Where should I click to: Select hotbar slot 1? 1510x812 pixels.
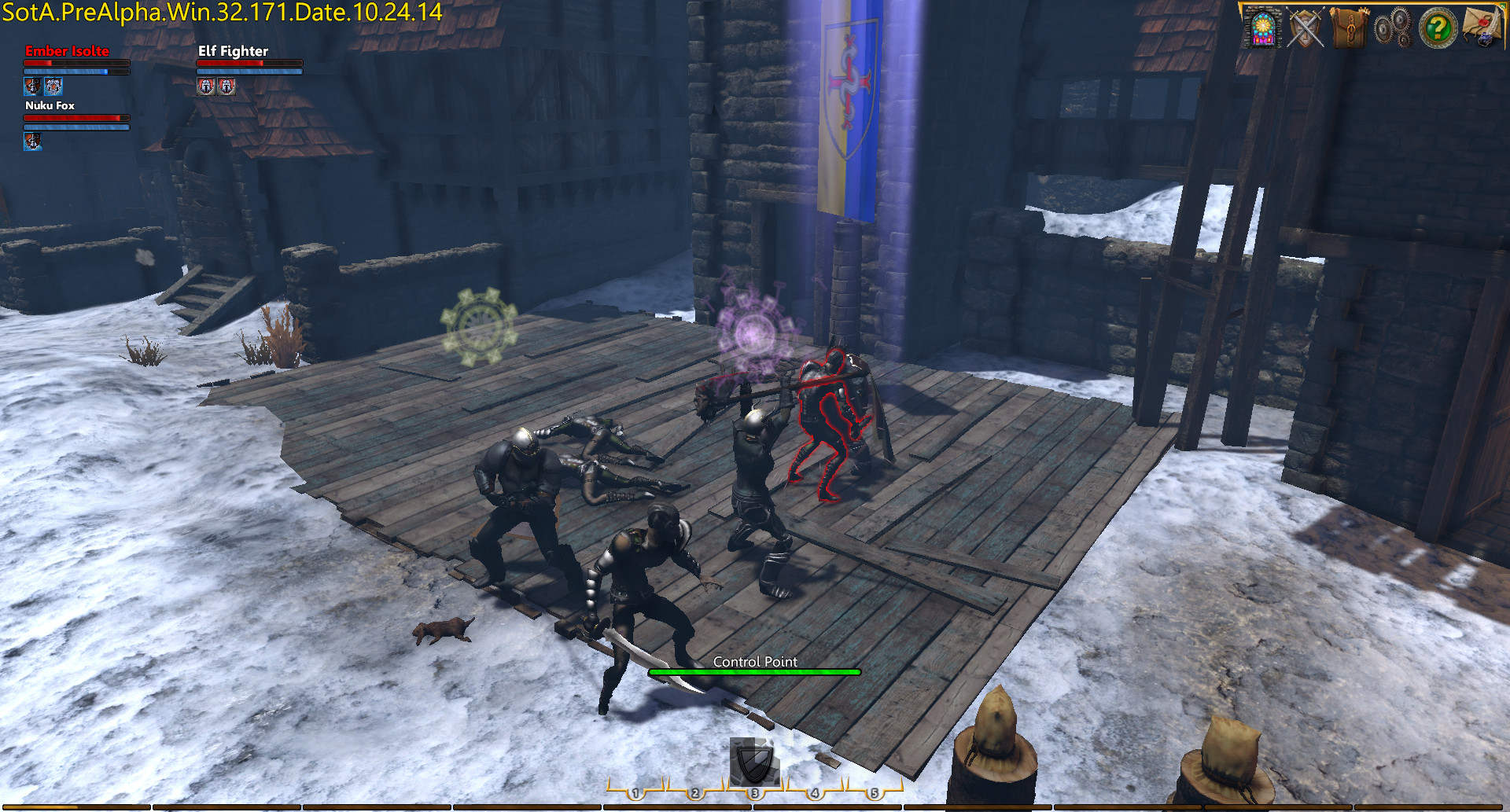tap(637, 794)
